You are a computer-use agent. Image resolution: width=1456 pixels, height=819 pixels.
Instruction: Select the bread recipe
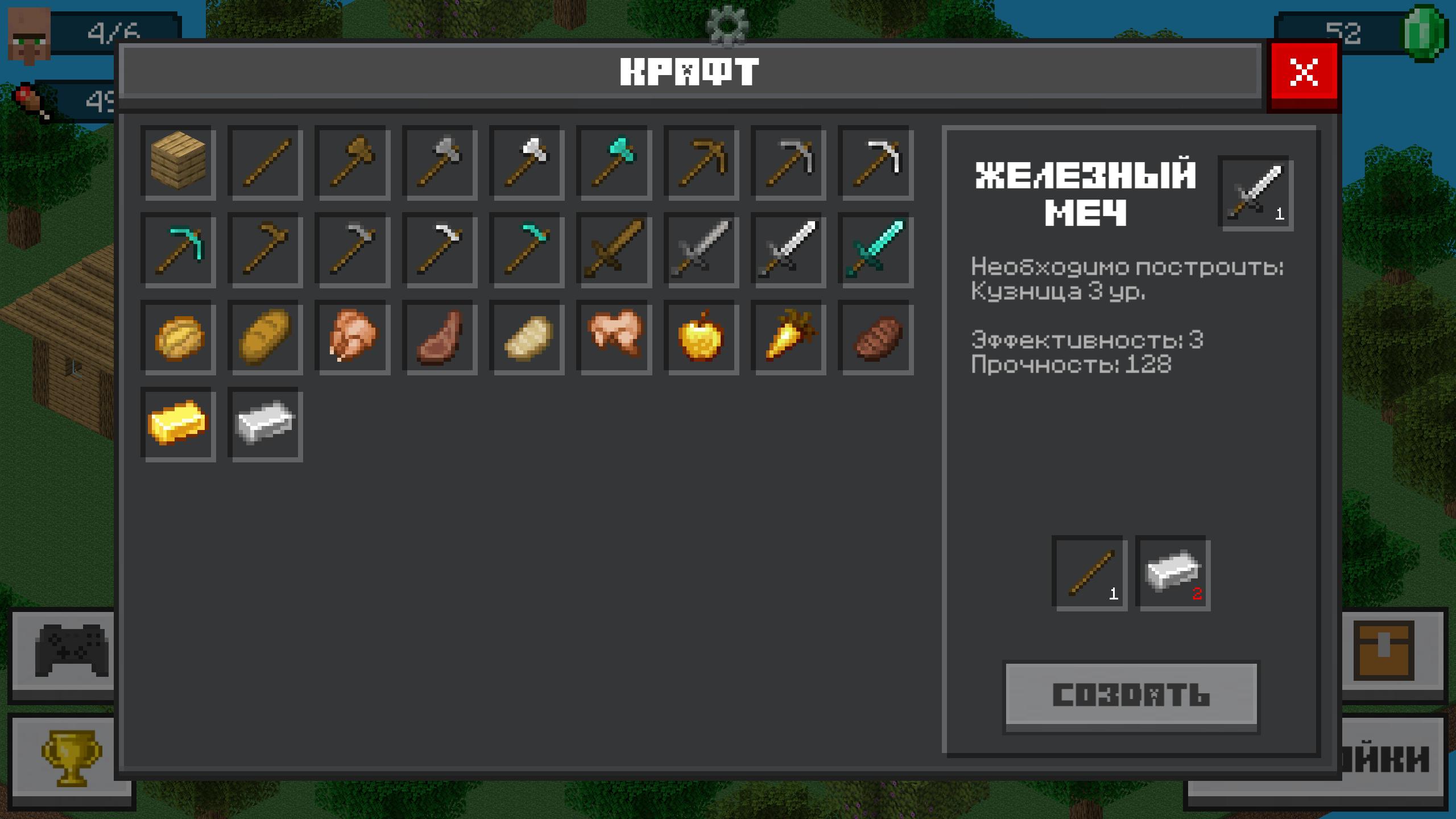point(264,336)
